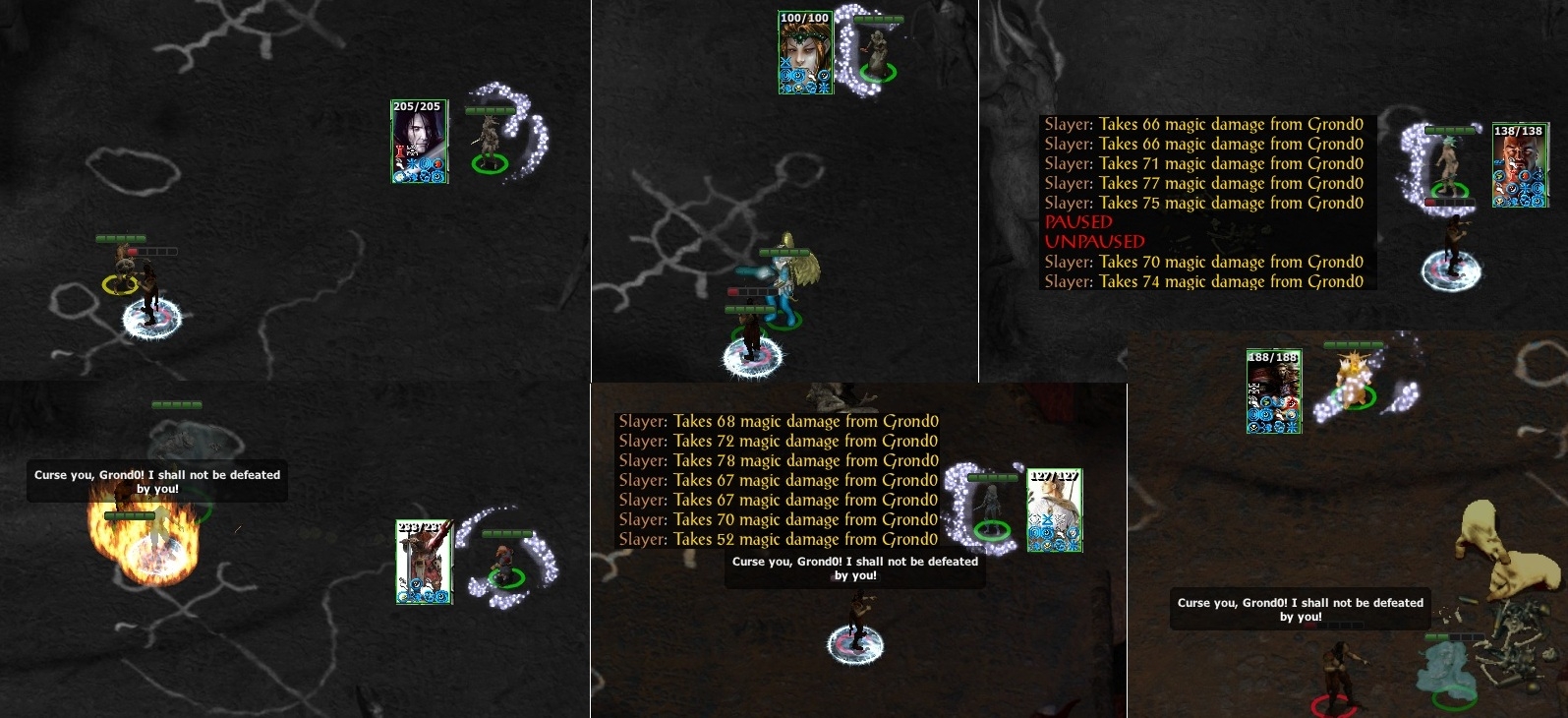Click the UNPAUSED text in the combat log

pos(1094,242)
